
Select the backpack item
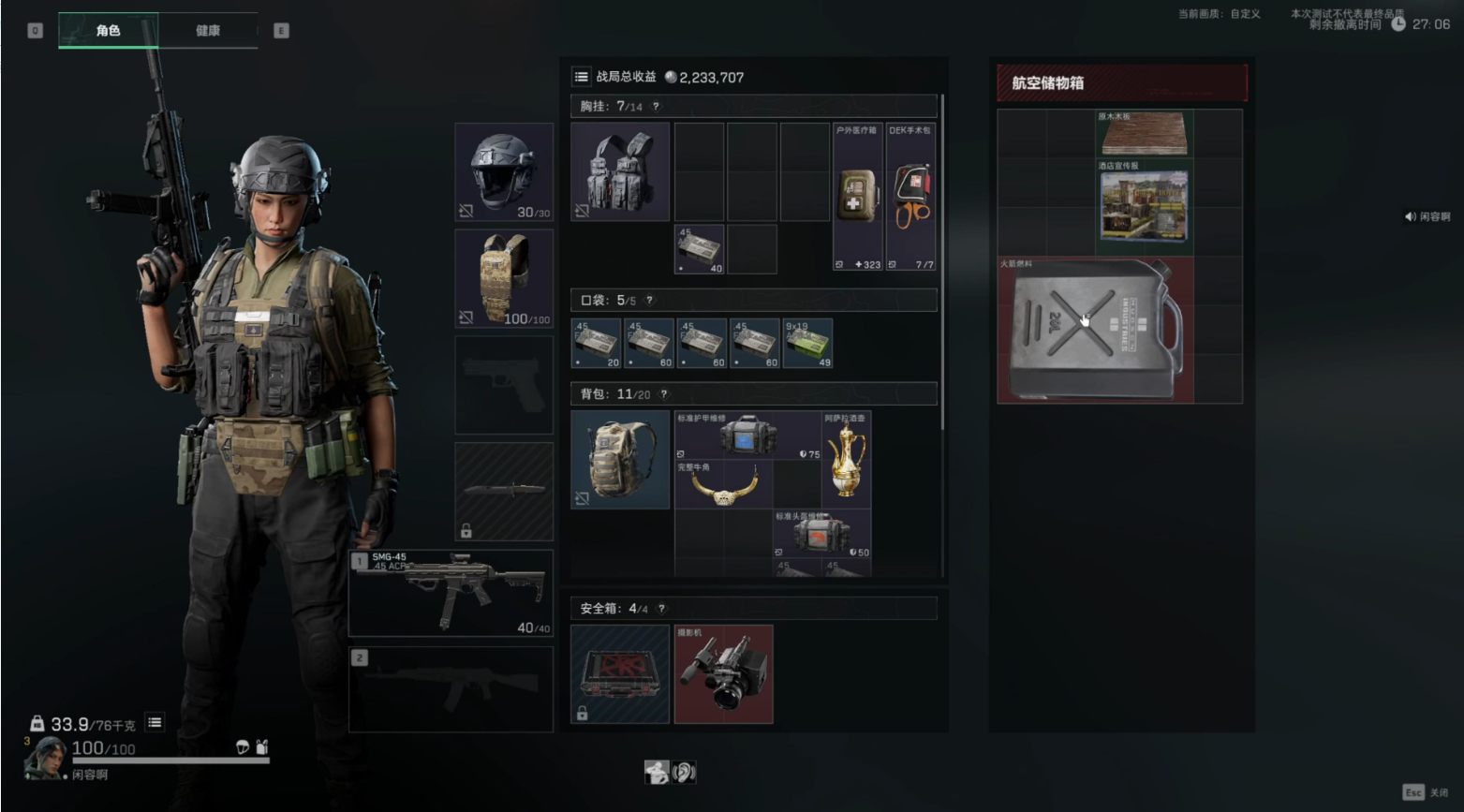[x=620, y=459]
